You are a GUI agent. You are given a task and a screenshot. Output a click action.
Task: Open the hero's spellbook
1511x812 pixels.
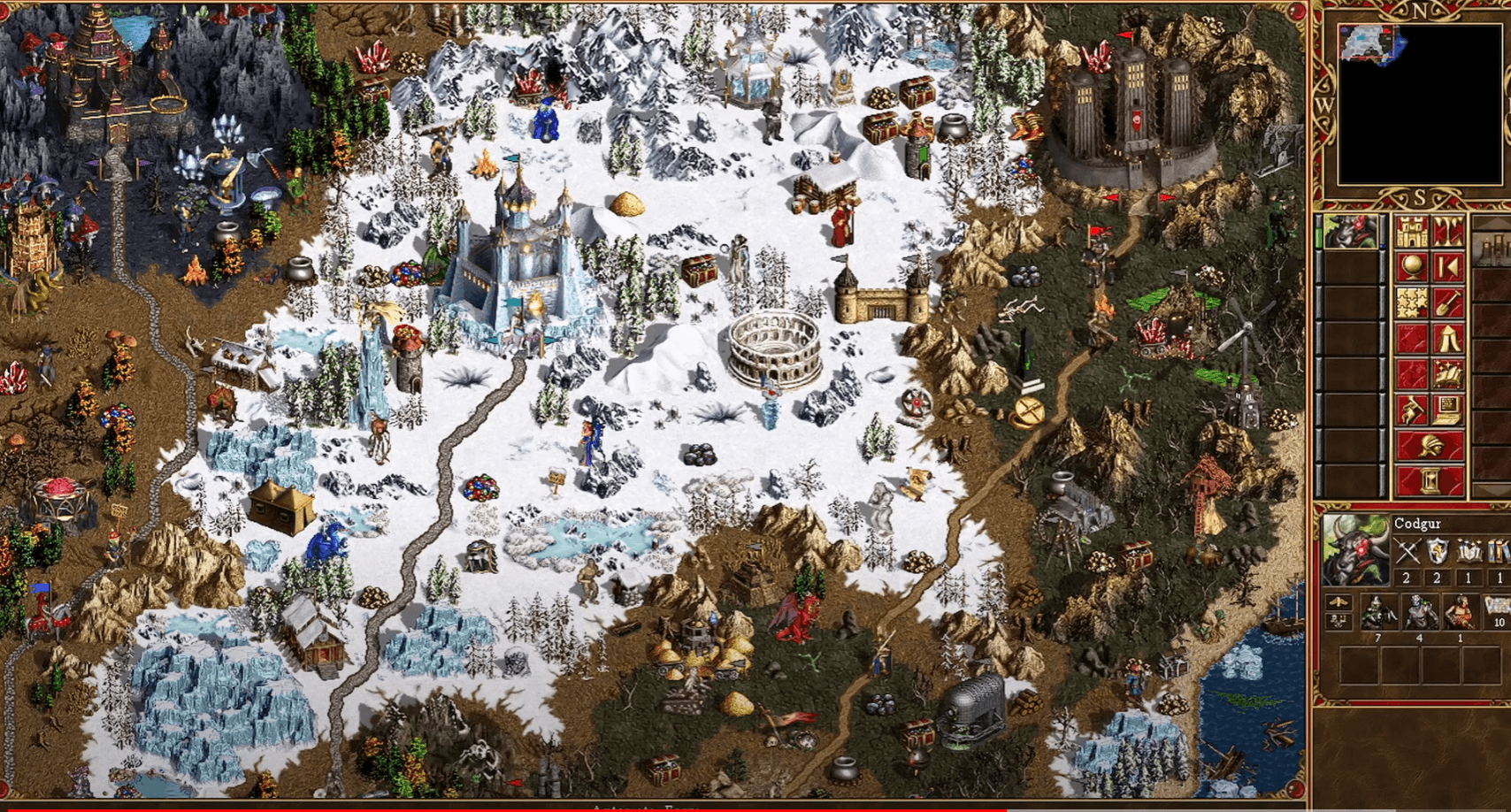pos(1449,372)
